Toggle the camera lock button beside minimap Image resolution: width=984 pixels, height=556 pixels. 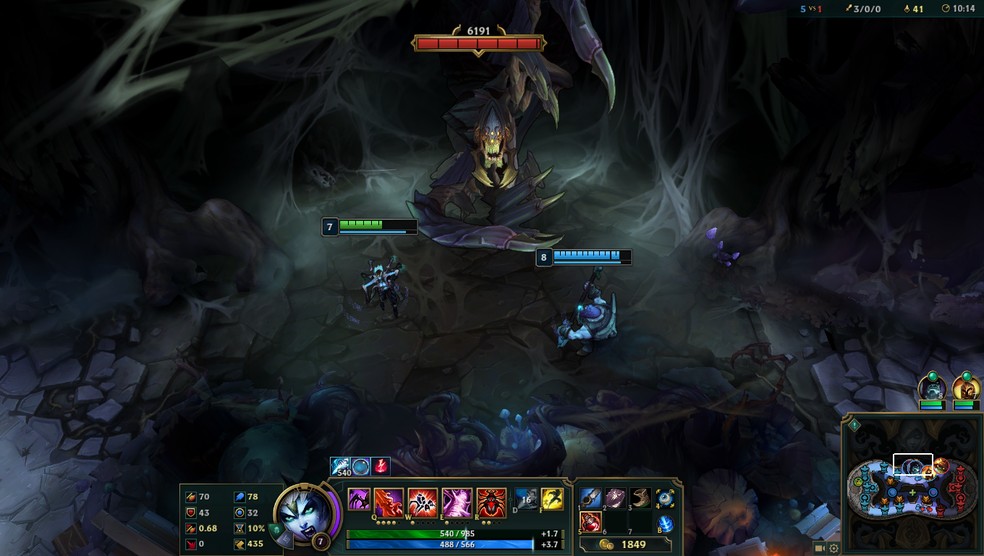(820, 548)
